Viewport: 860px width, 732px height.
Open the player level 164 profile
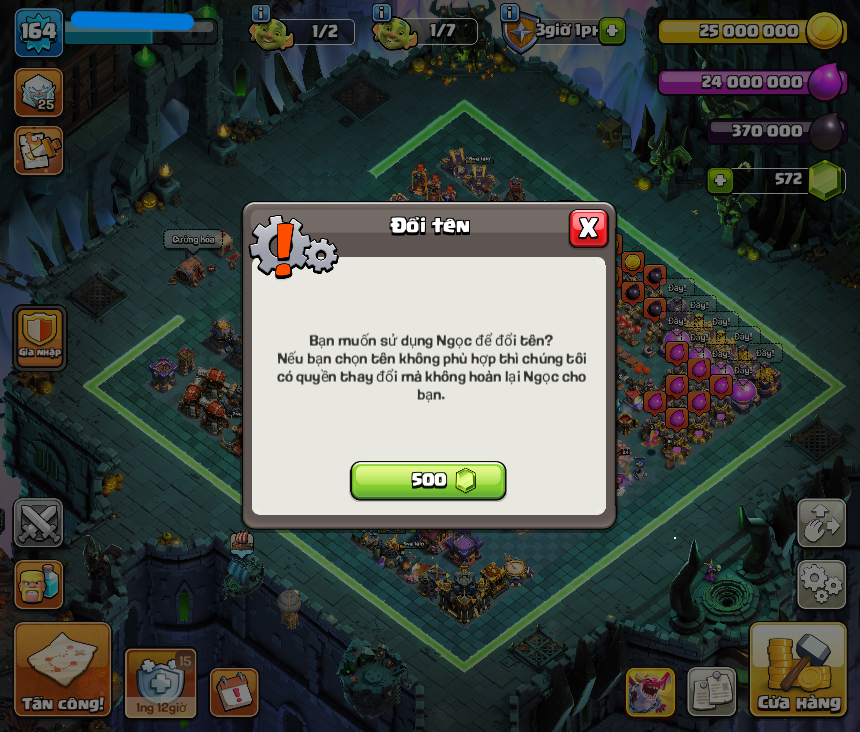coord(38,32)
